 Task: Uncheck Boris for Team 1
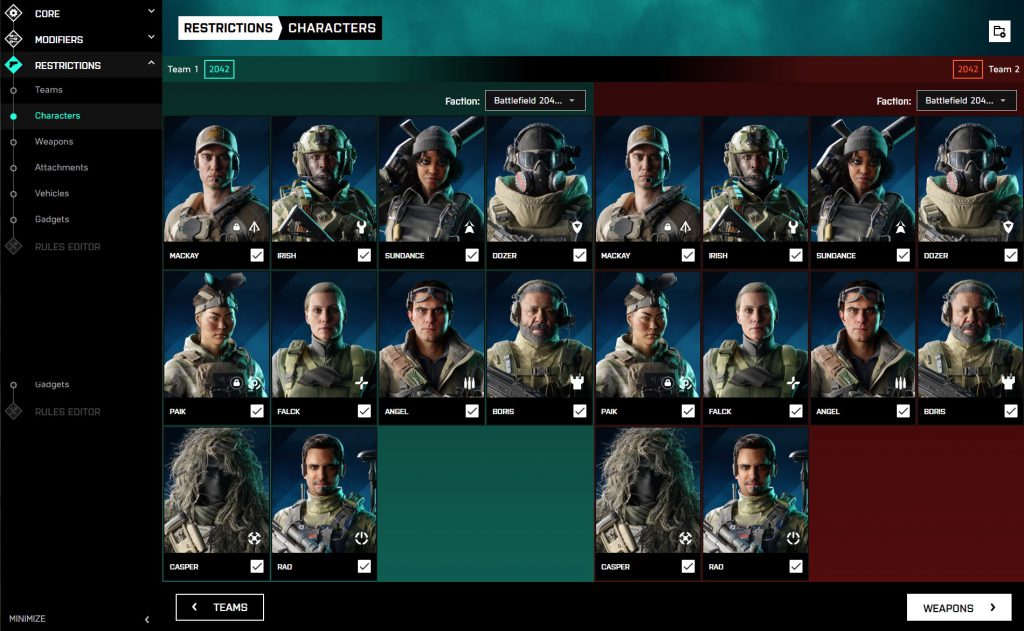click(x=580, y=411)
